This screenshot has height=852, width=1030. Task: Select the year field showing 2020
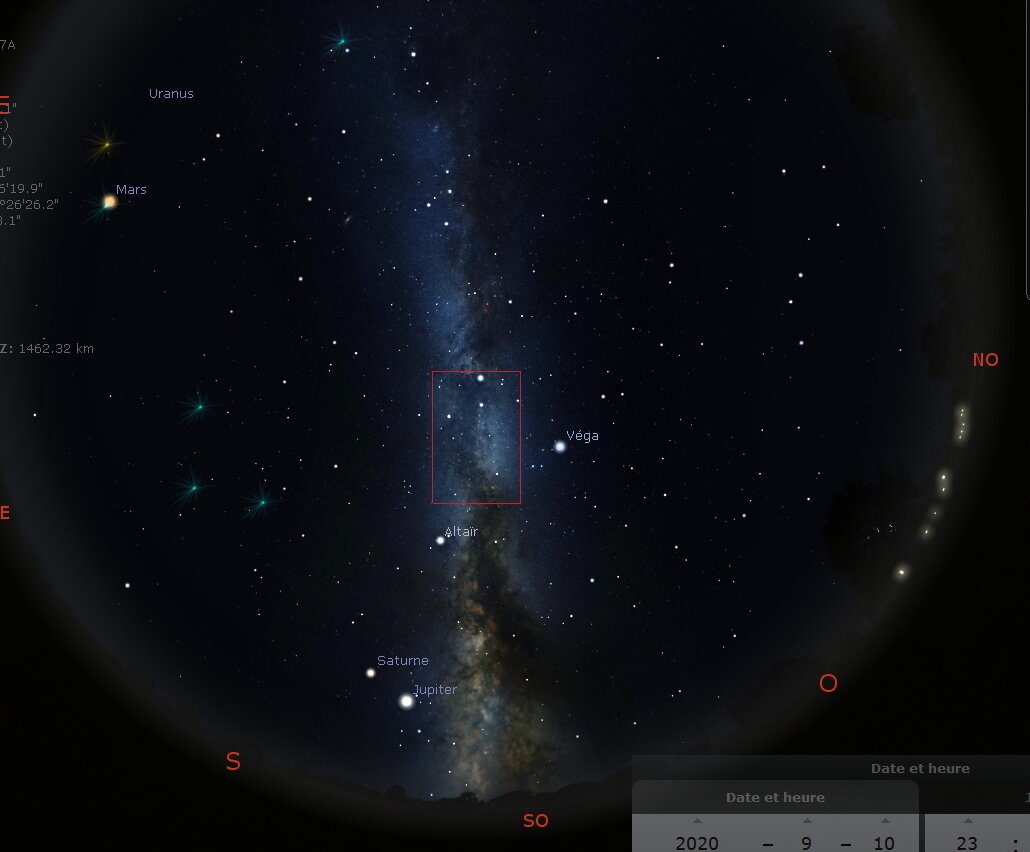point(697,843)
